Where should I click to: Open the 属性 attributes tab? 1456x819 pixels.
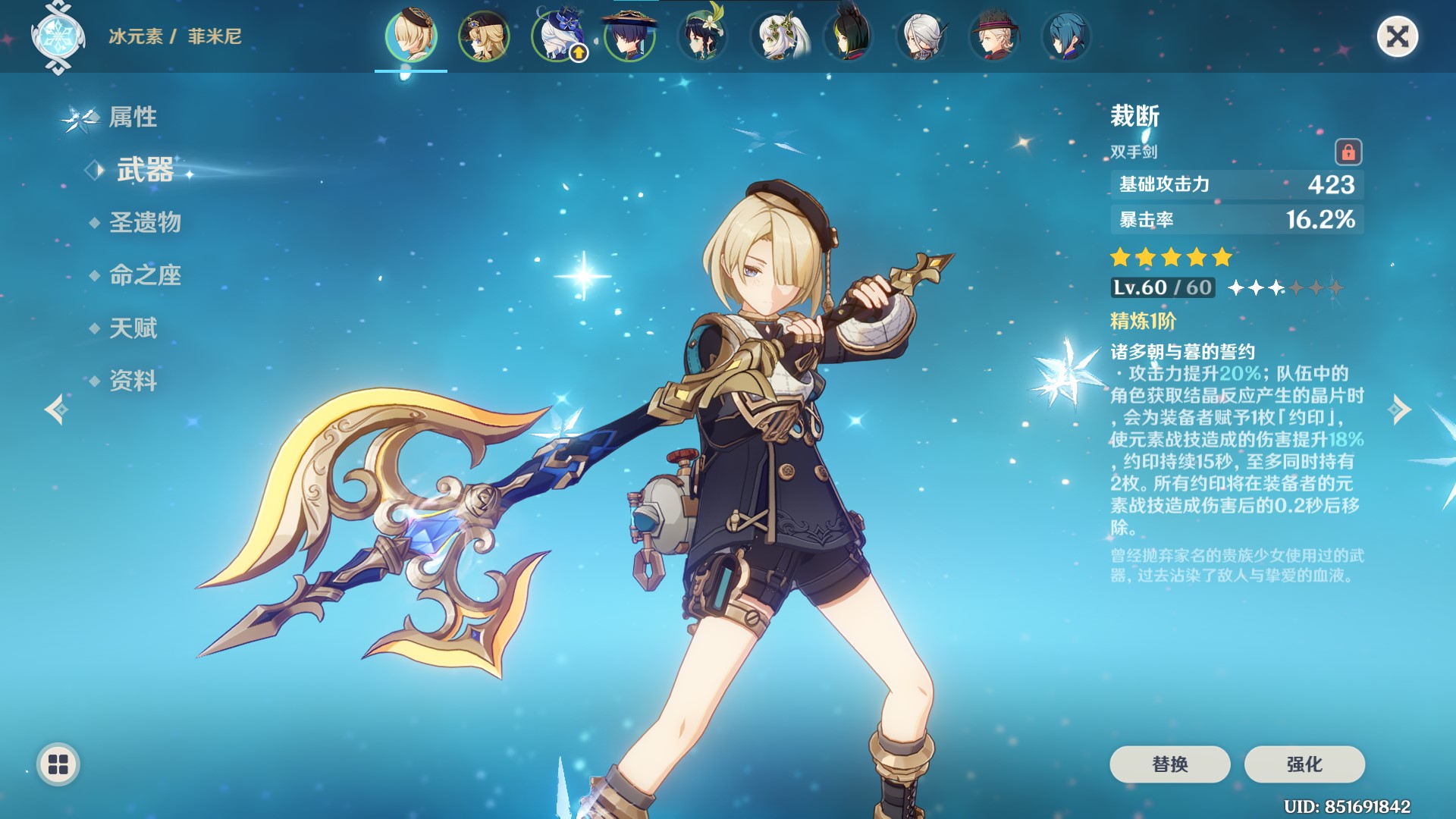tap(133, 117)
